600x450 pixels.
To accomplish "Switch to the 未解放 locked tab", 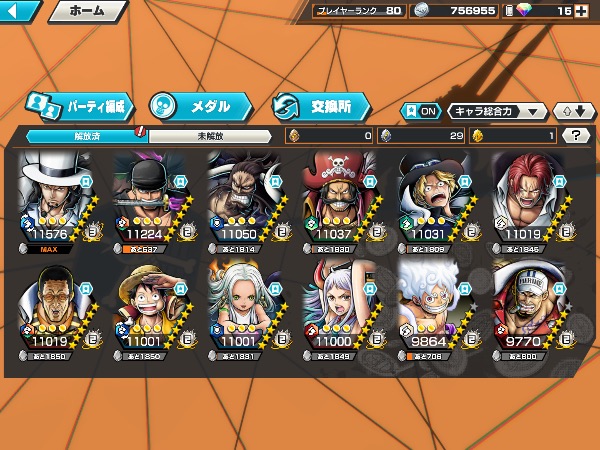I will pyautogui.click(x=210, y=136).
